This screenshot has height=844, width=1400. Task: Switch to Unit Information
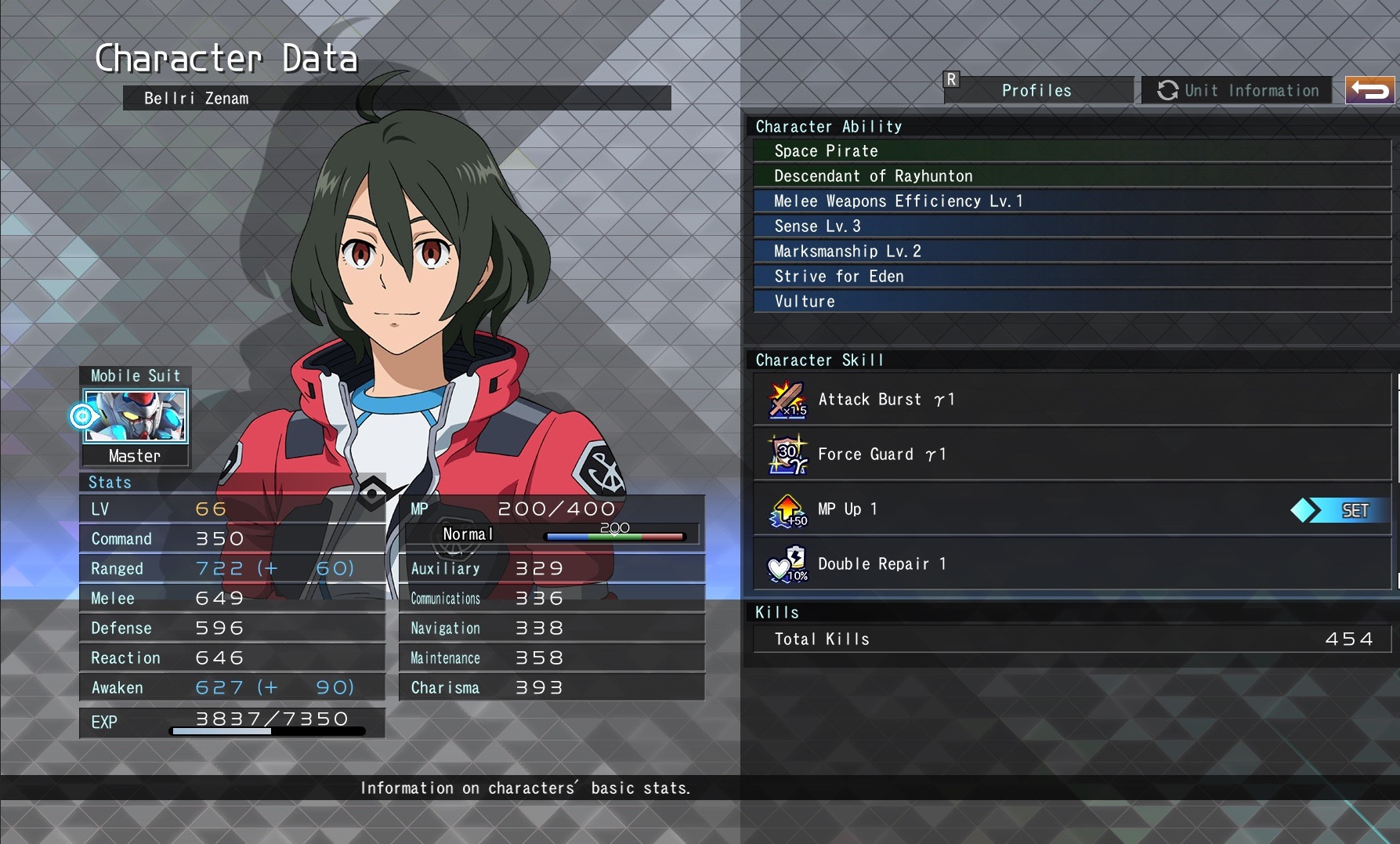(1238, 91)
